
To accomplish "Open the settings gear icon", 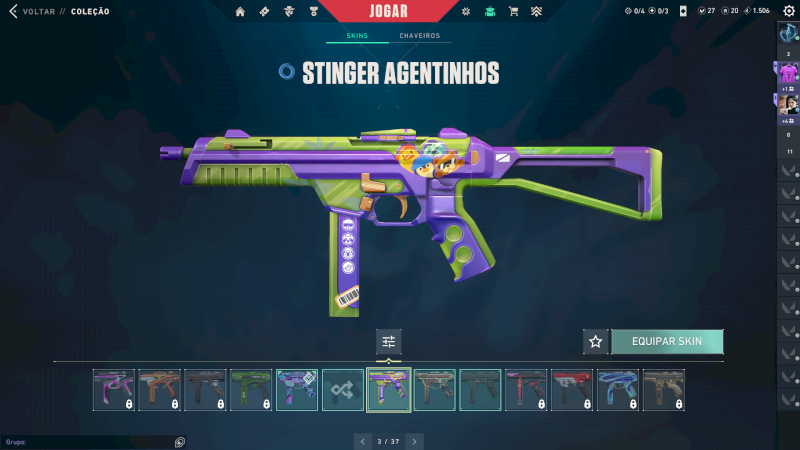I will (788, 11).
